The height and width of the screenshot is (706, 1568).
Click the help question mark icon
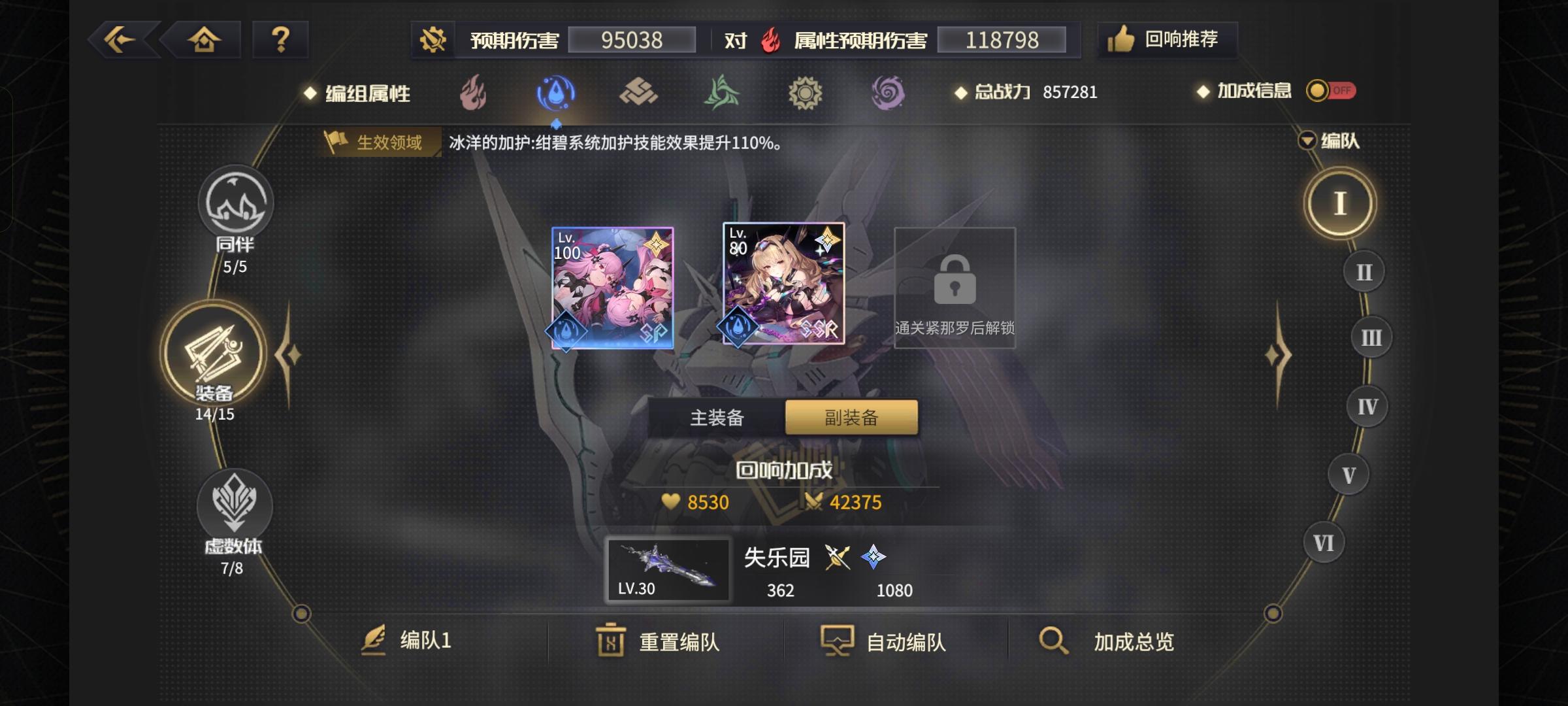[281, 39]
